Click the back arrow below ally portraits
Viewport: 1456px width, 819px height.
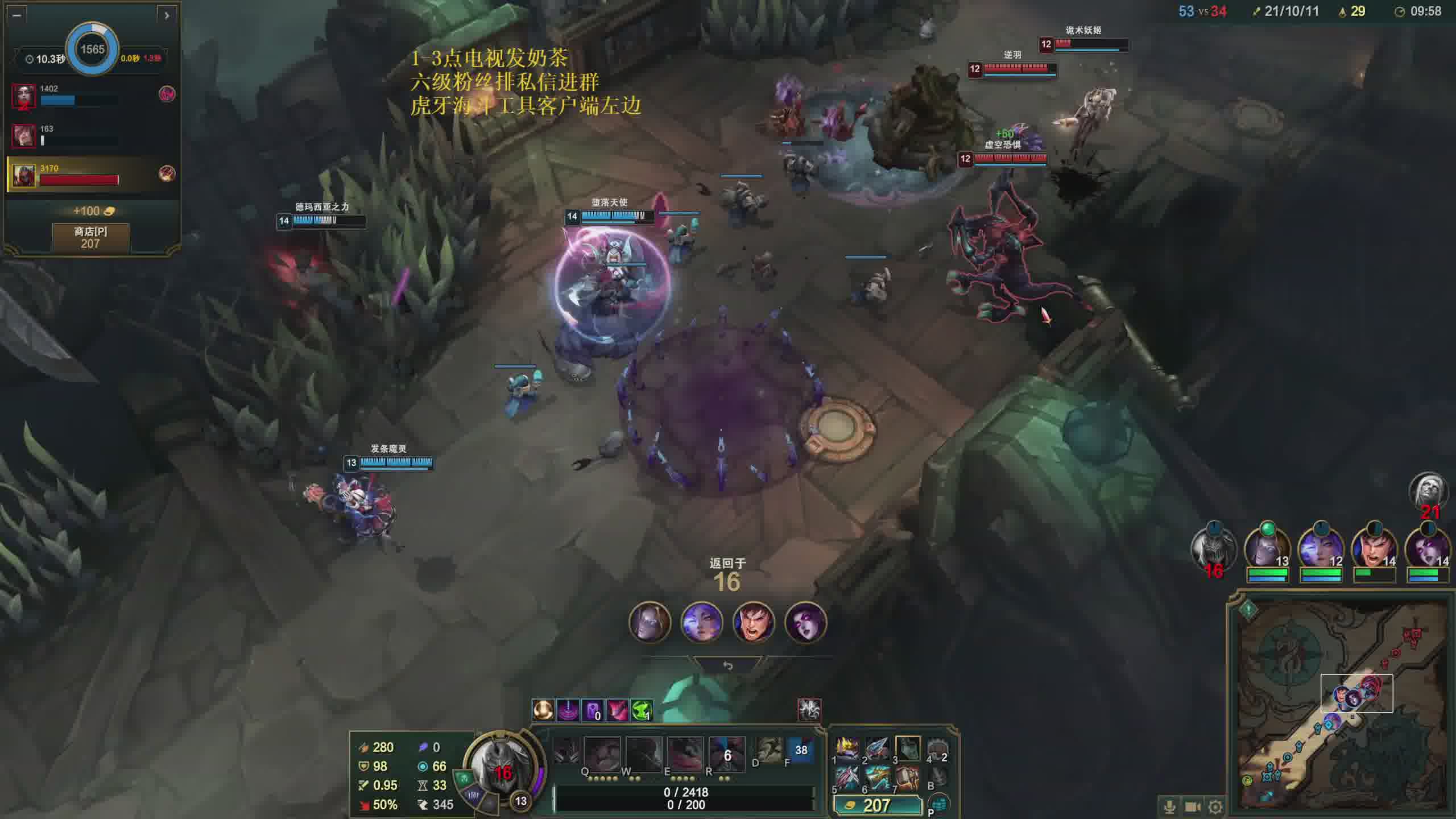[x=727, y=665]
